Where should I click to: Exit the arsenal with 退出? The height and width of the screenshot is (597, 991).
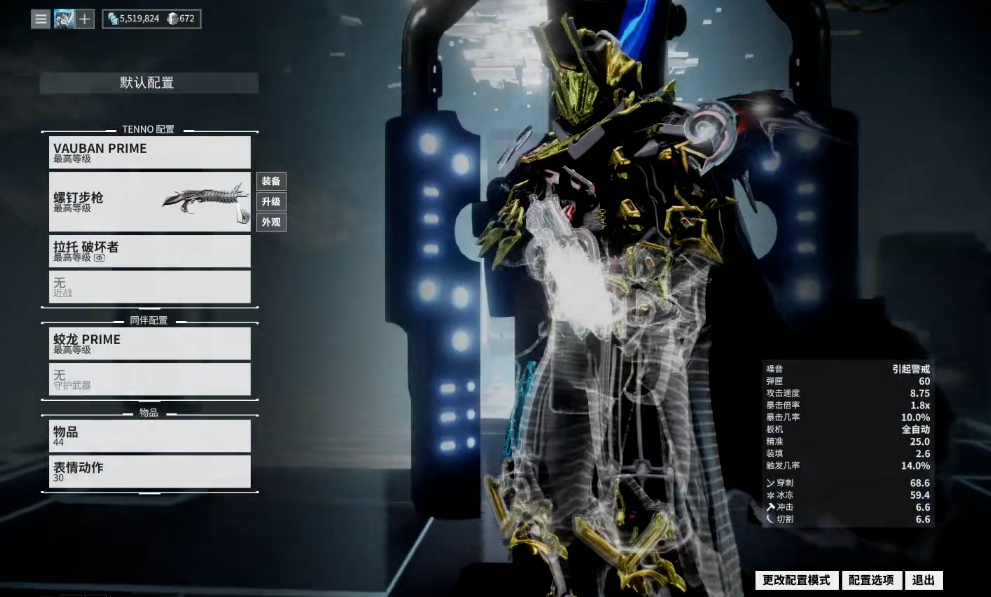click(923, 580)
